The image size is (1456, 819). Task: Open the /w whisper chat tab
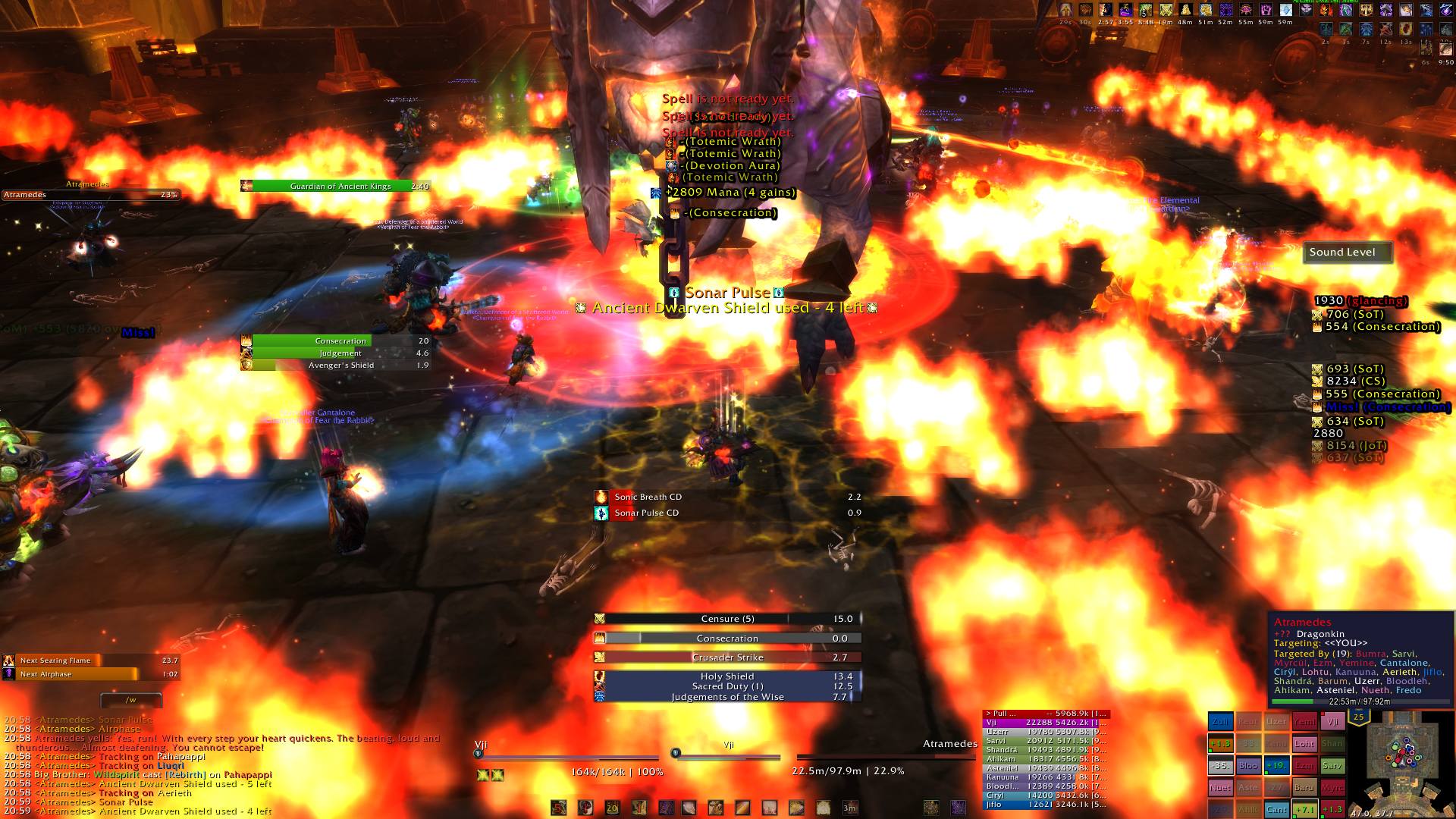click(131, 699)
